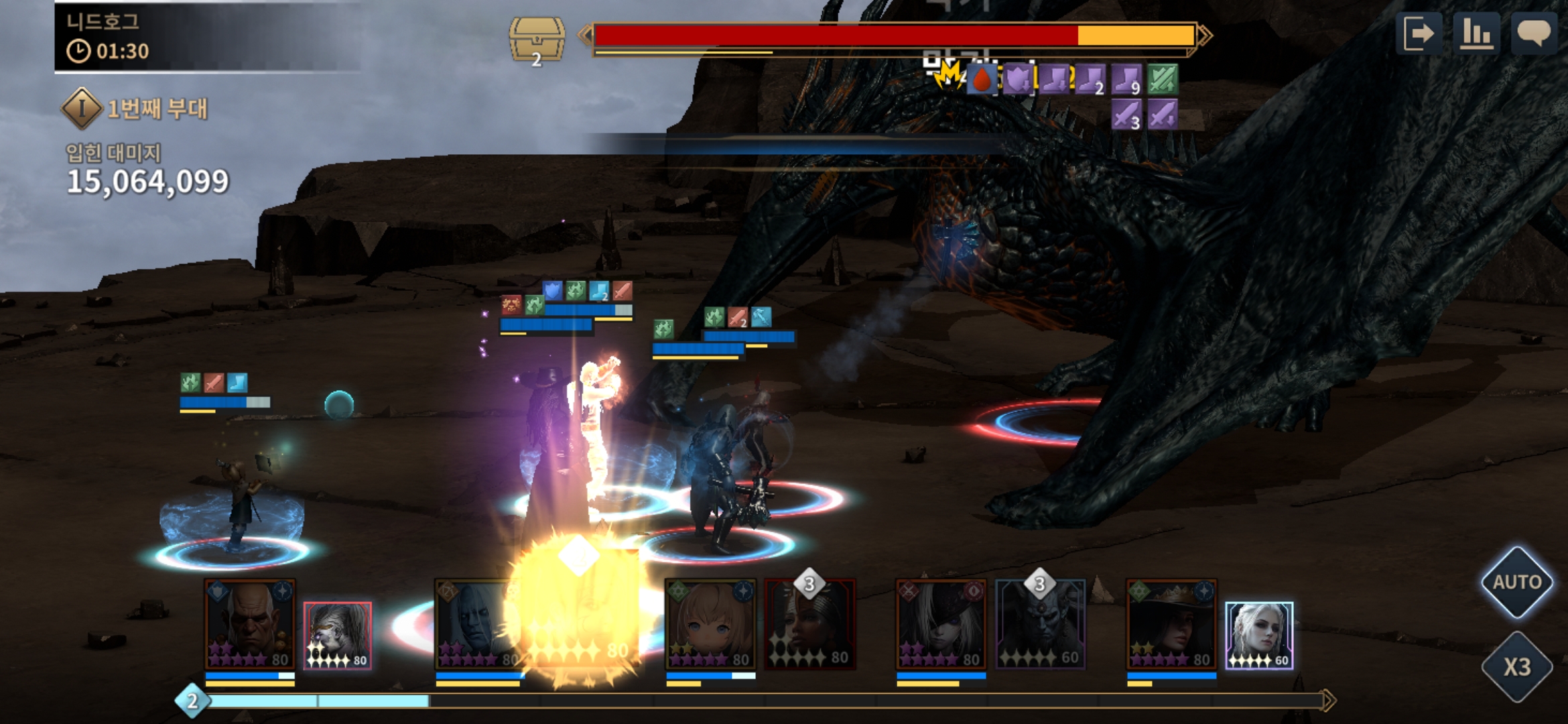Image resolution: width=1568 pixels, height=724 pixels.
Task: Tap the boss's red blood drop debuff icon
Action: tap(982, 80)
